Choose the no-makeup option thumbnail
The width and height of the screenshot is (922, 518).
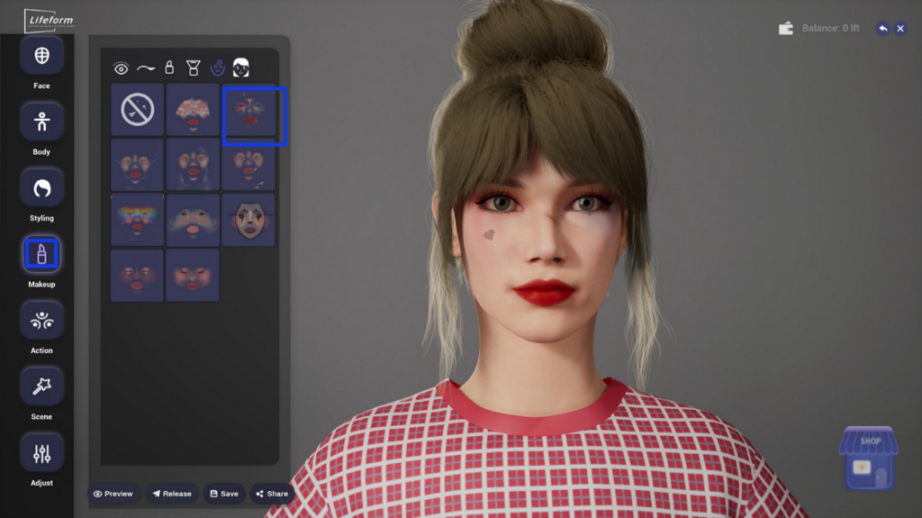[138, 110]
